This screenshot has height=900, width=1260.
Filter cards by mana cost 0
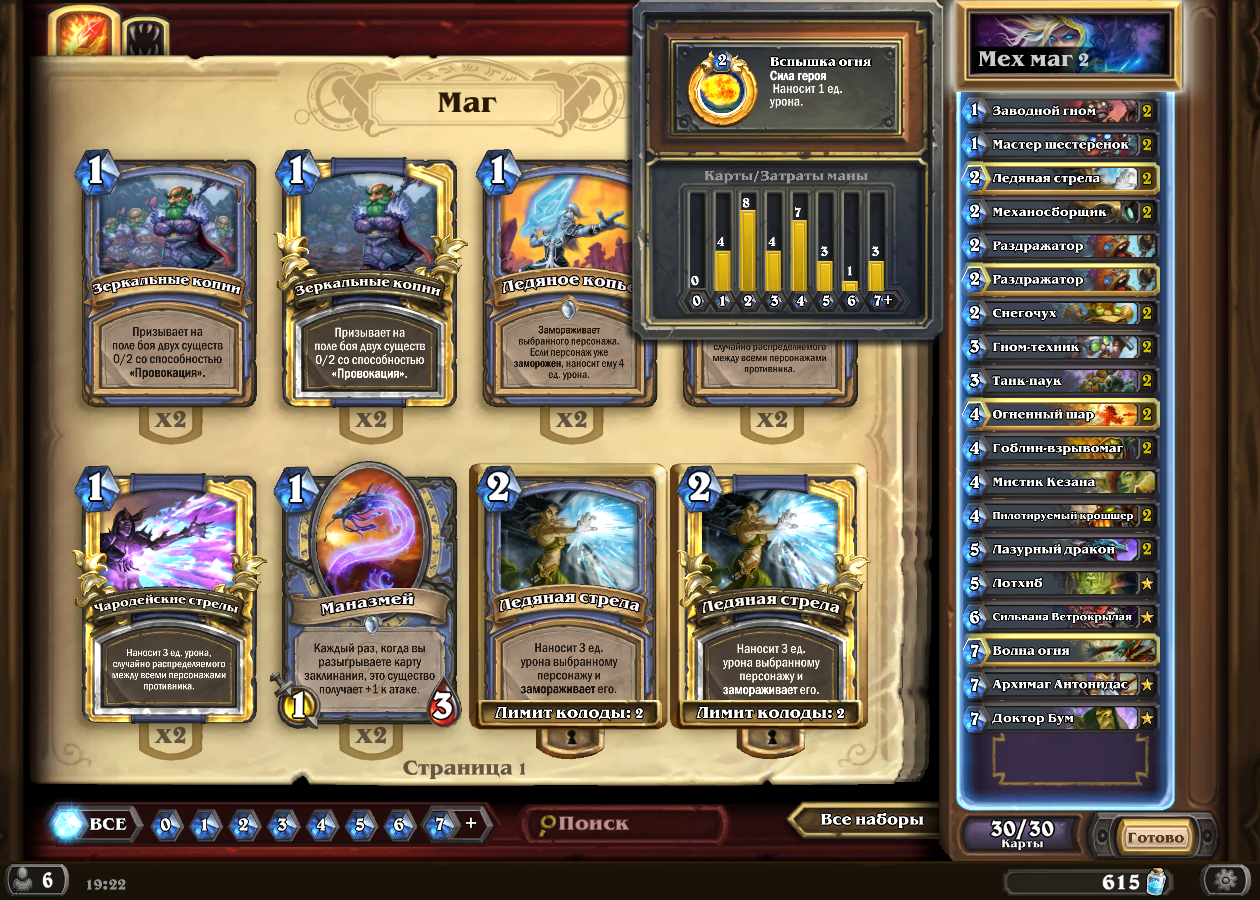(x=166, y=825)
